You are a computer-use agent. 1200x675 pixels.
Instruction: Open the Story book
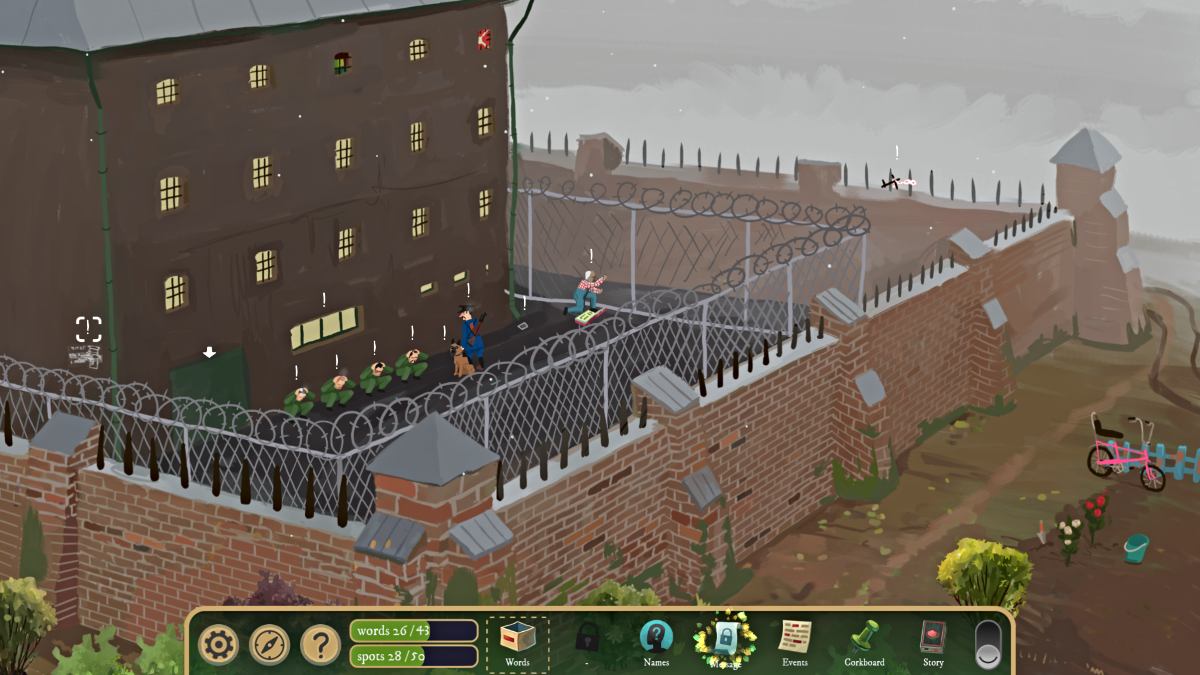932,642
